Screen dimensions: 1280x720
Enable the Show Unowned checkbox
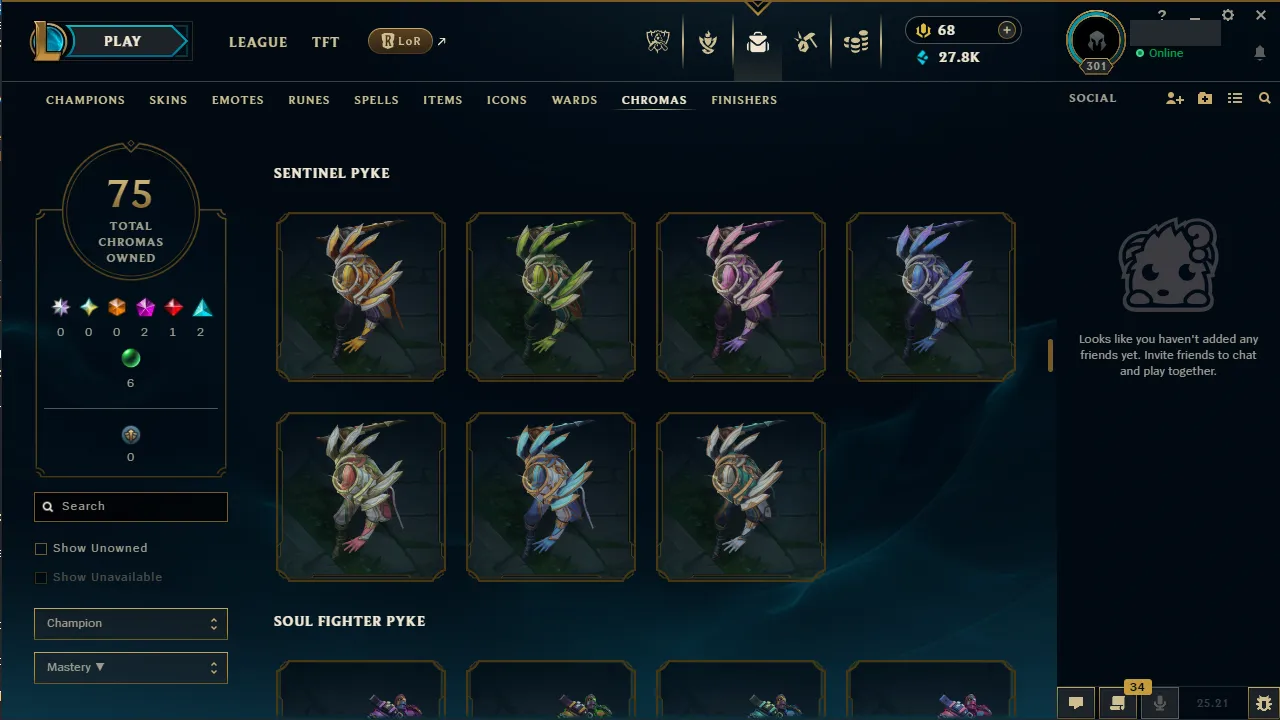click(41, 548)
